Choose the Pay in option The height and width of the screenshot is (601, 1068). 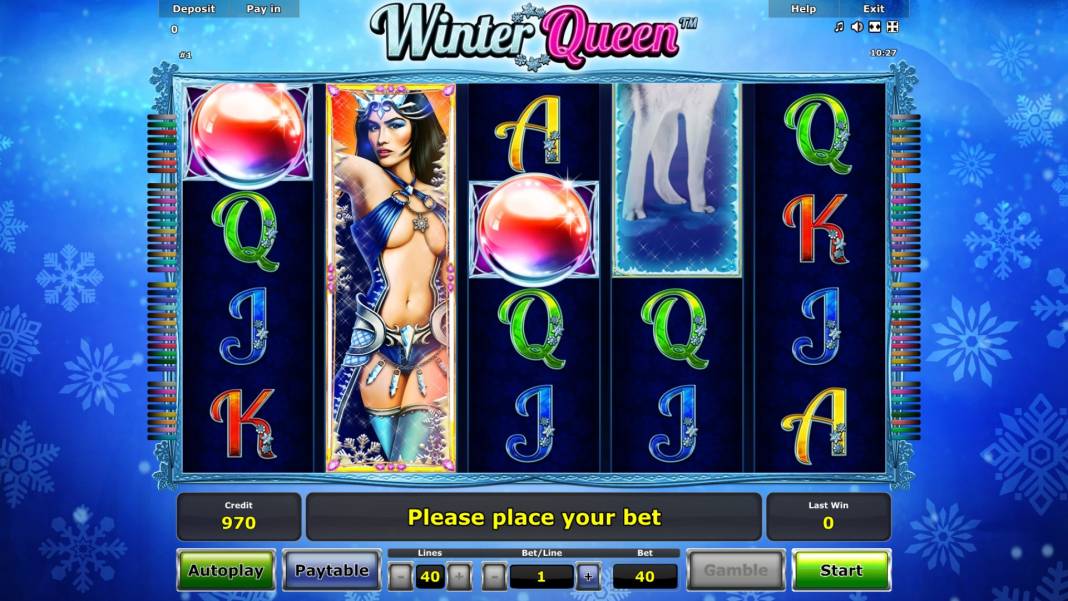pos(264,9)
